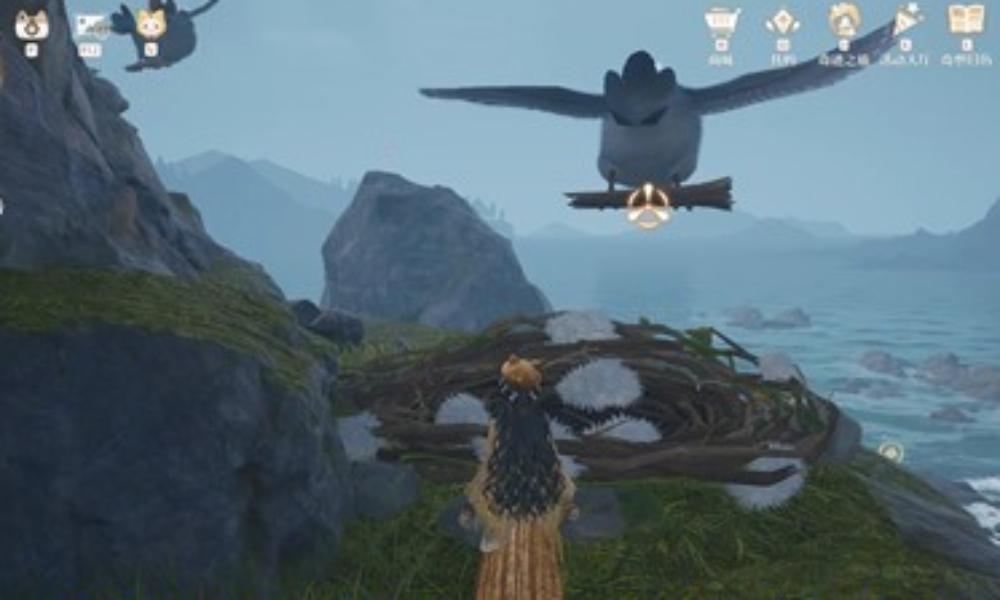1000x600 pixels.
Task: Open the party popper events icon
Action: point(906,19)
